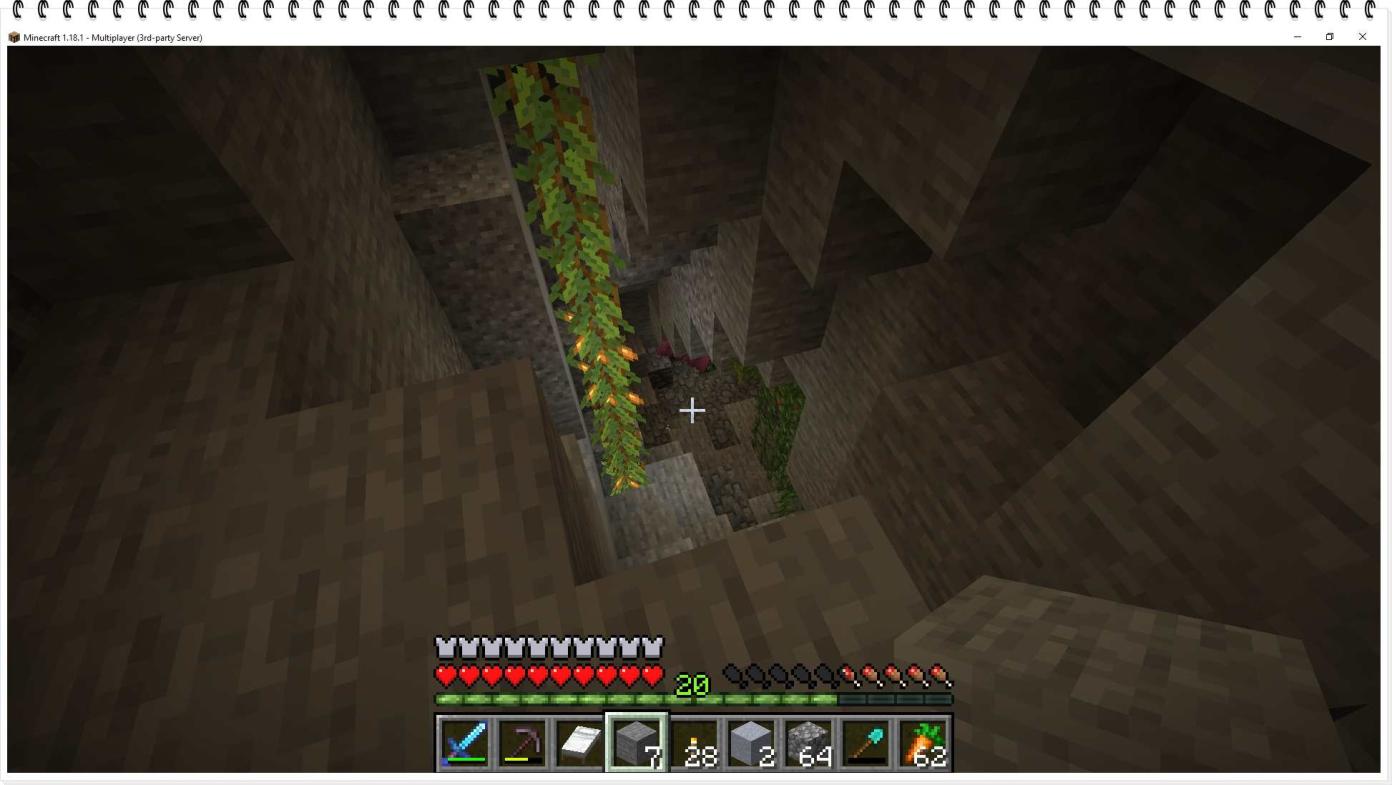
Task: Click the level 20 experience number
Action: coord(693,686)
